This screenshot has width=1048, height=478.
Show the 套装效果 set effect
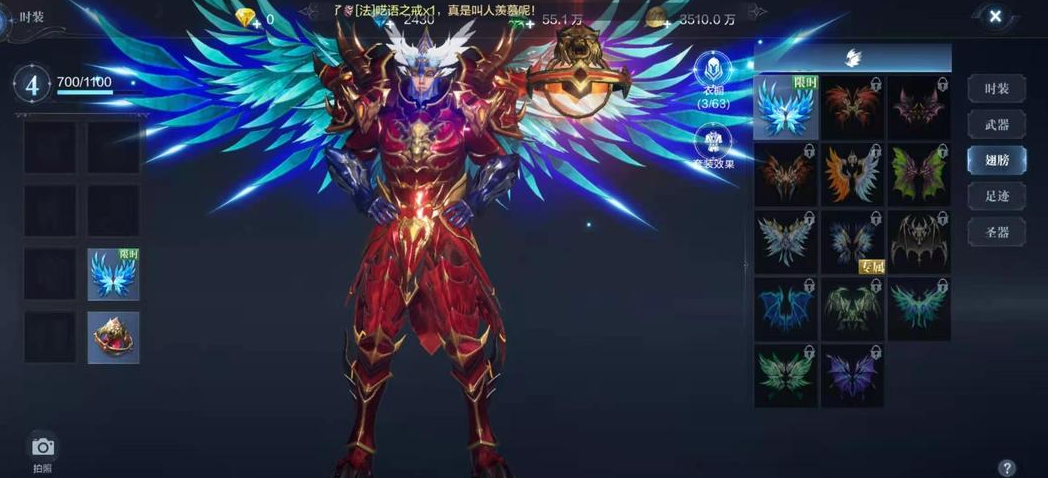(713, 143)
